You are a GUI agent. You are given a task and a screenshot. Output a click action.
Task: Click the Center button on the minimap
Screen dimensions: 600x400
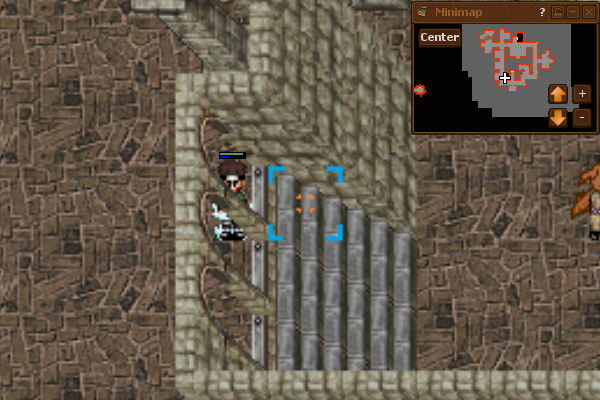[439, 38]
